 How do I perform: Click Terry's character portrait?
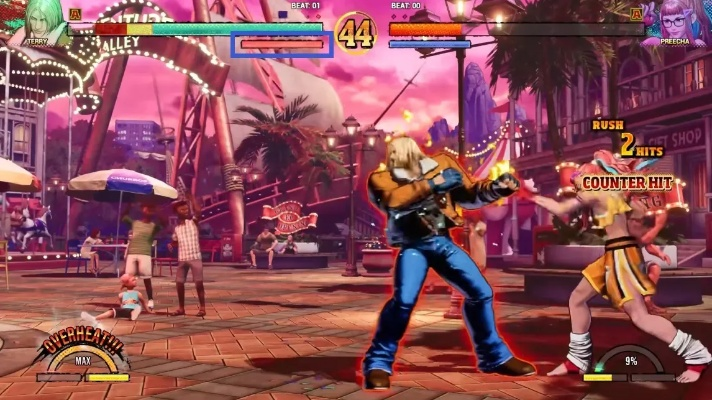click(x=37, y=22)
